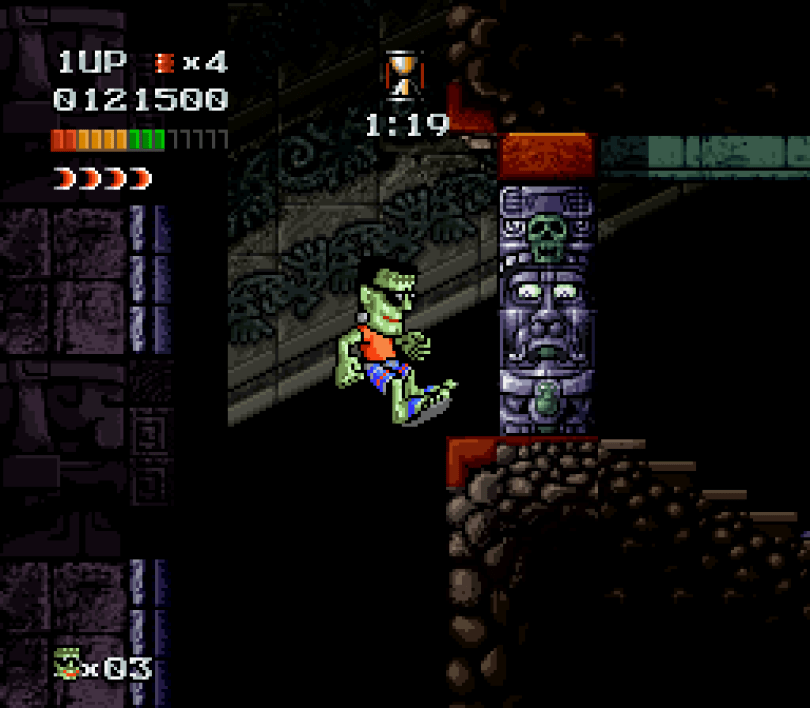810x708 pixels.
Task: Select the Frankenstein head lives icon
Action: 67,665
